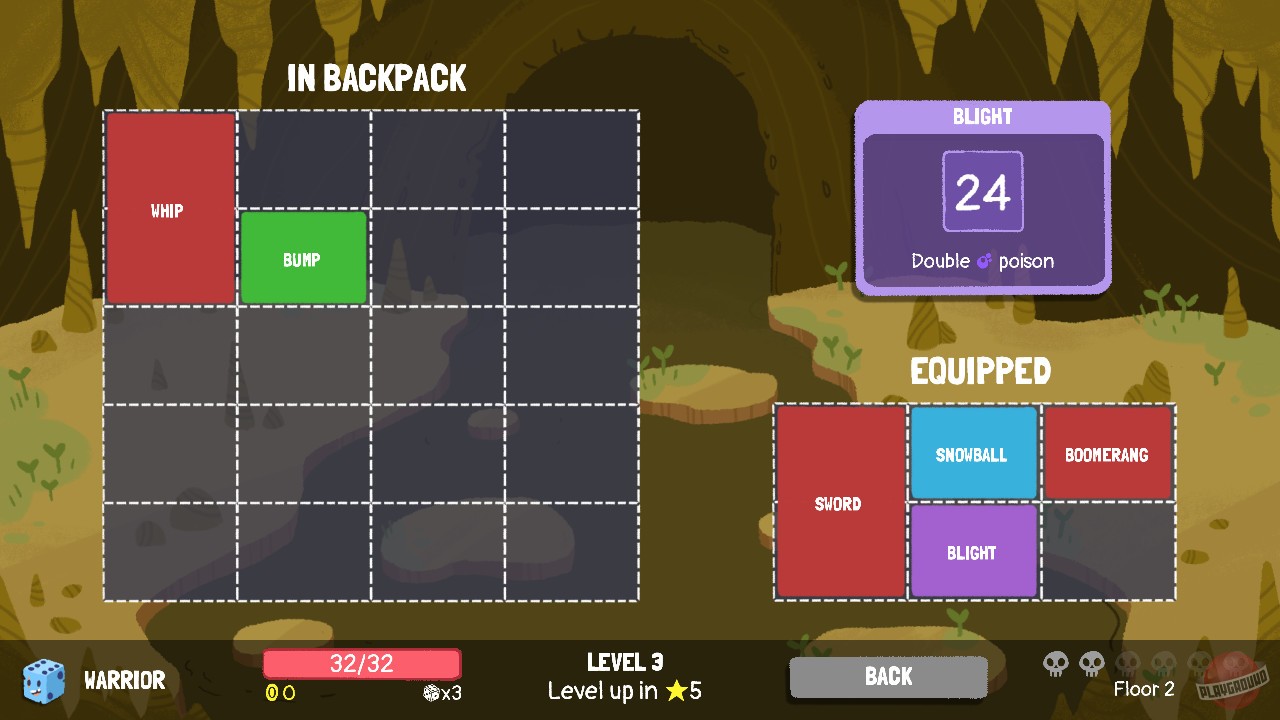The image size is (1280, 720).
Task: Select the equipped Sword
Action: pos(839,503)
